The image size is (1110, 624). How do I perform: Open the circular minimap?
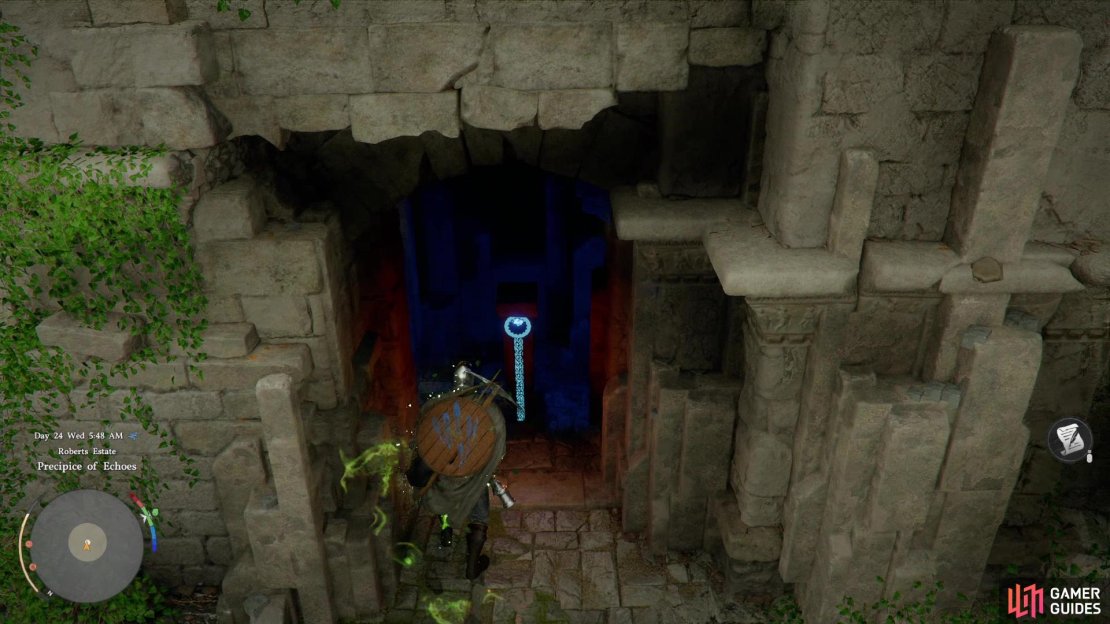click(x=87, y=546)
